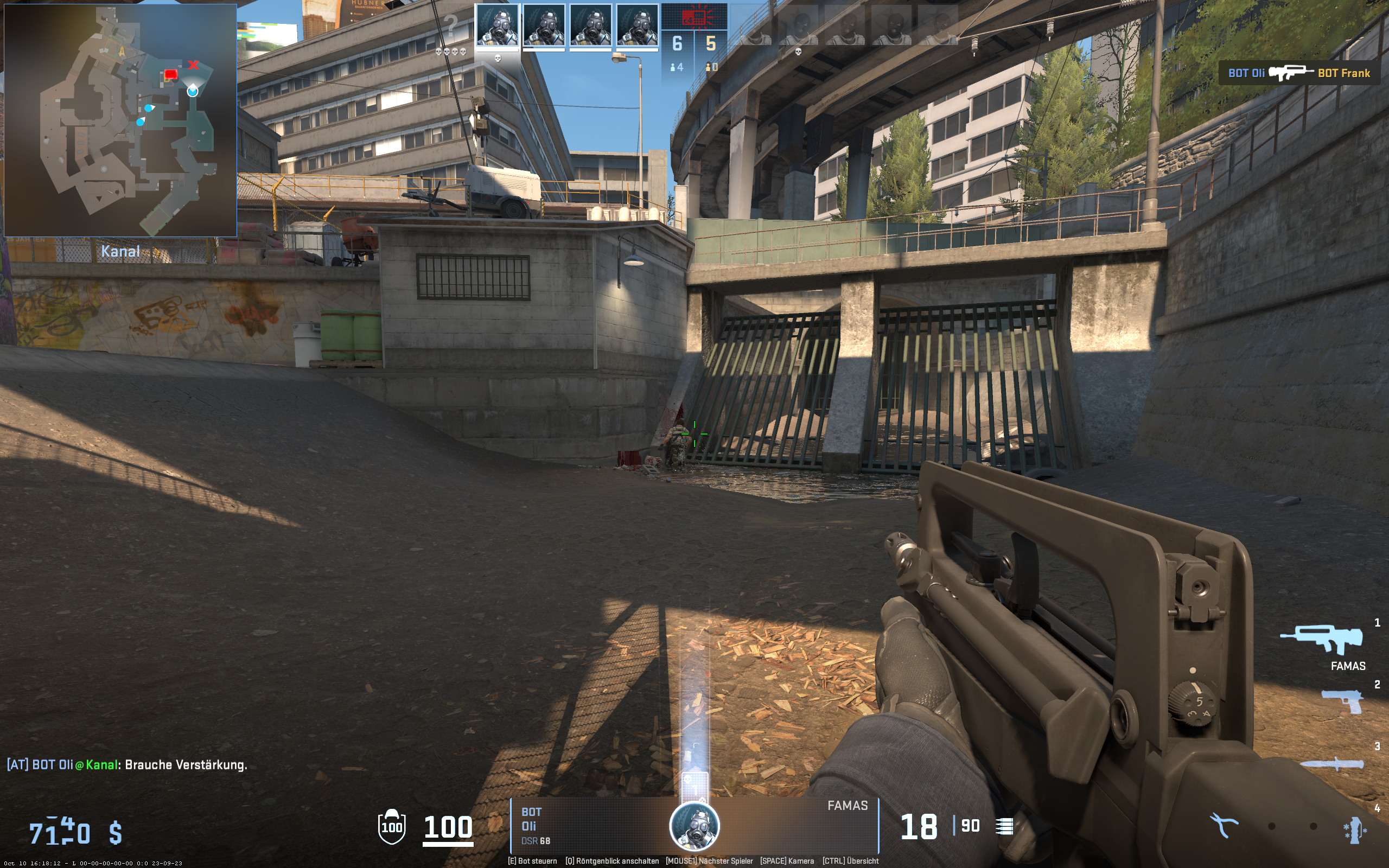Click the defuse kit pliers icon

coord(1223,826)
